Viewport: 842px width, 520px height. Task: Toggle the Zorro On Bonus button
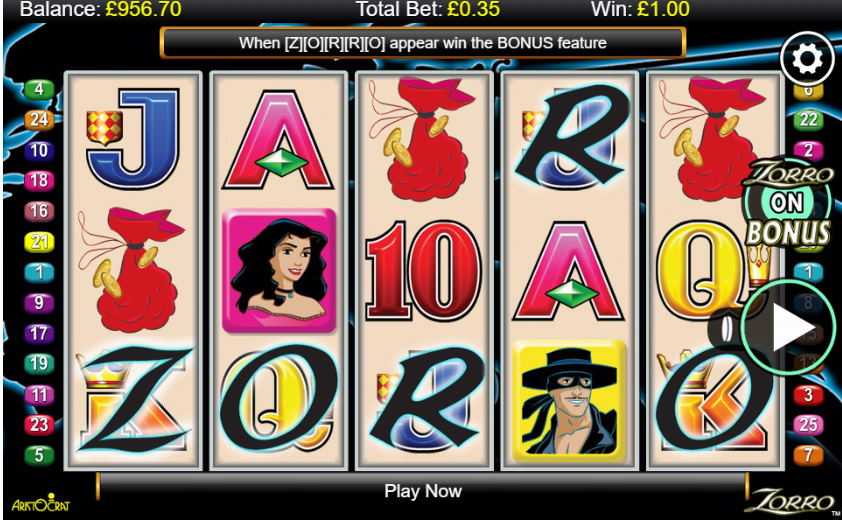click(789, 205)
